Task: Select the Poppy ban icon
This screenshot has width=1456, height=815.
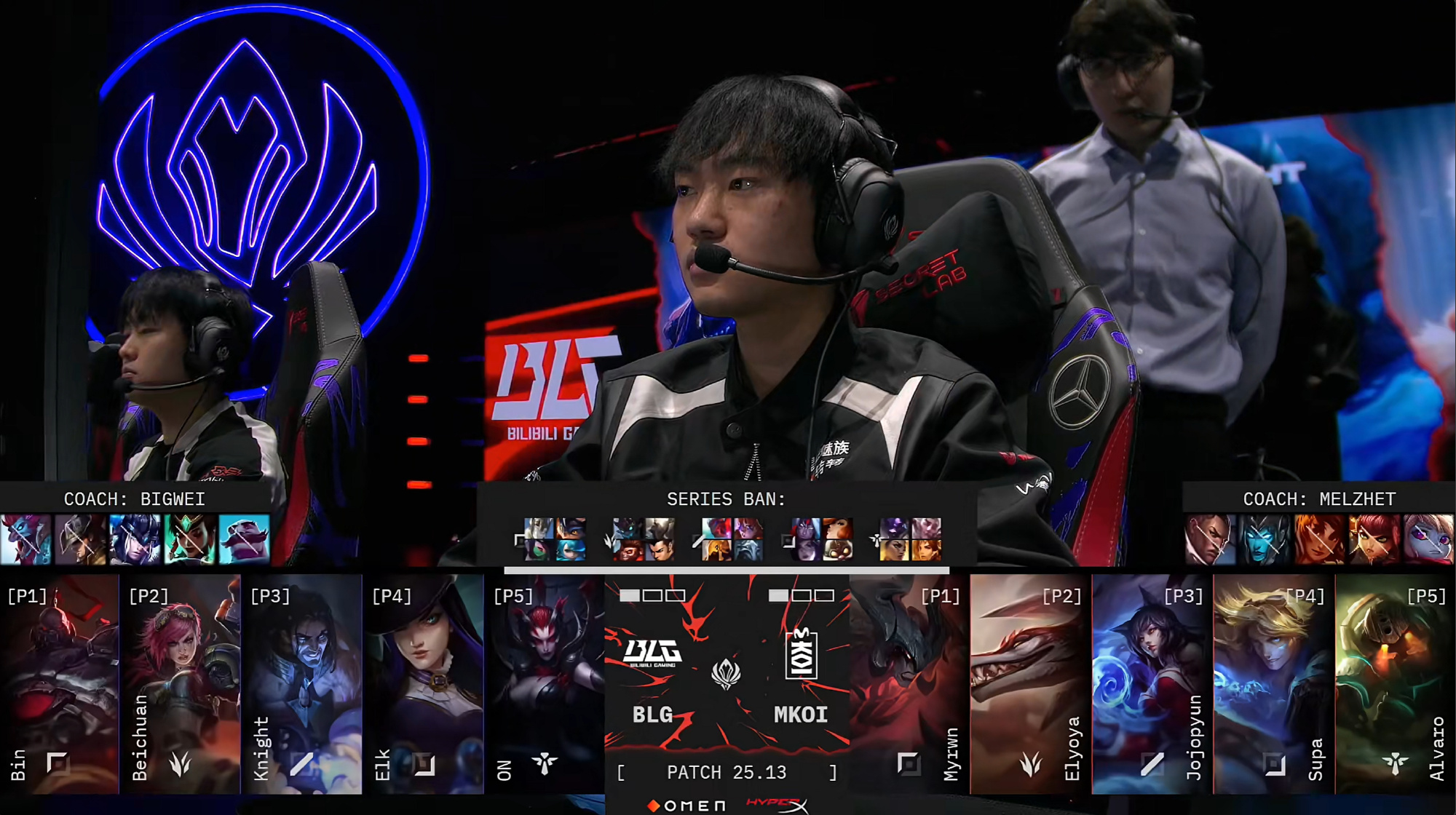Action: [x=1429, y=540]
